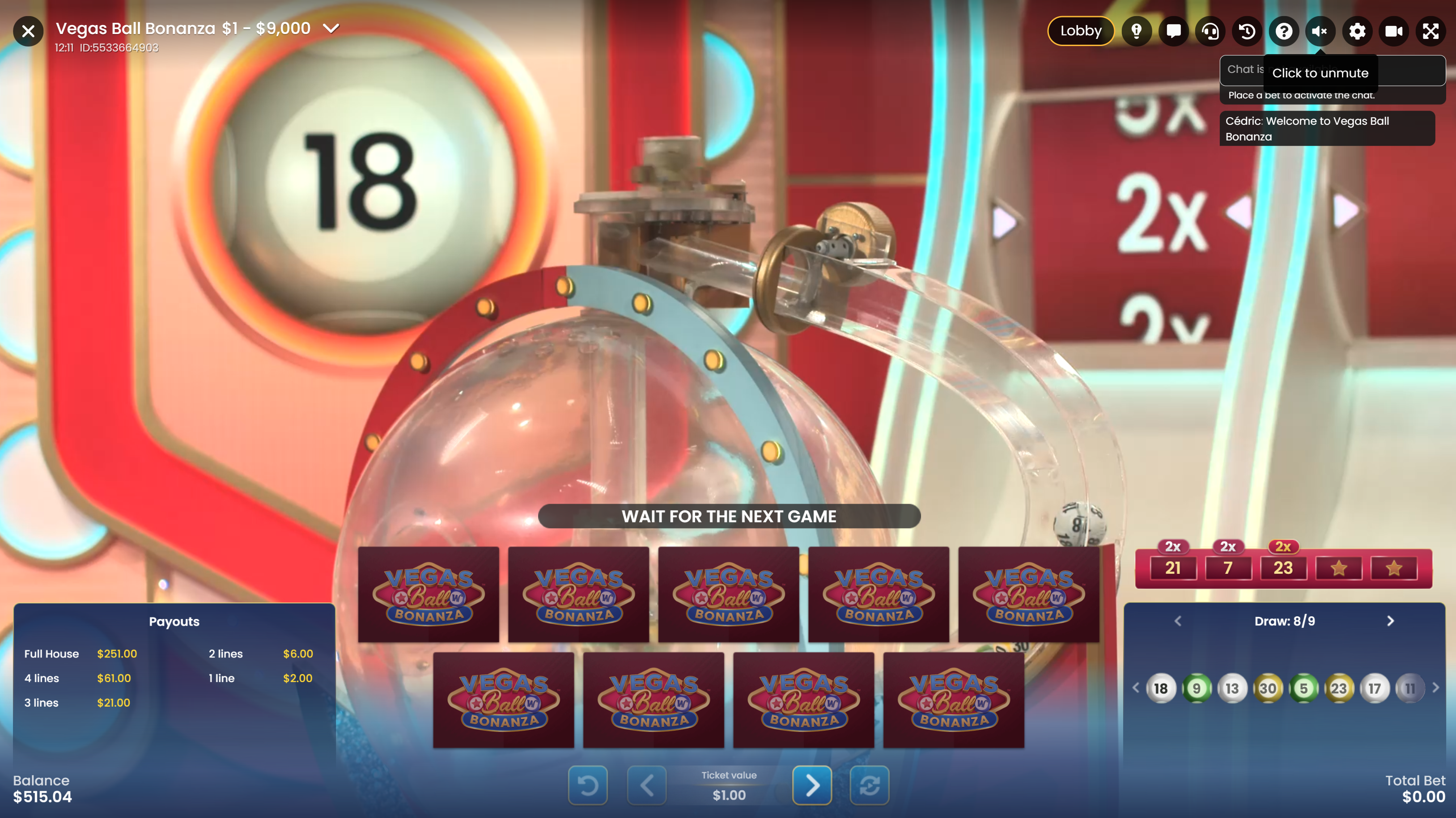This screenshot has width=1456, height=818.
Task: View the game history
Action: point(1247,31)
